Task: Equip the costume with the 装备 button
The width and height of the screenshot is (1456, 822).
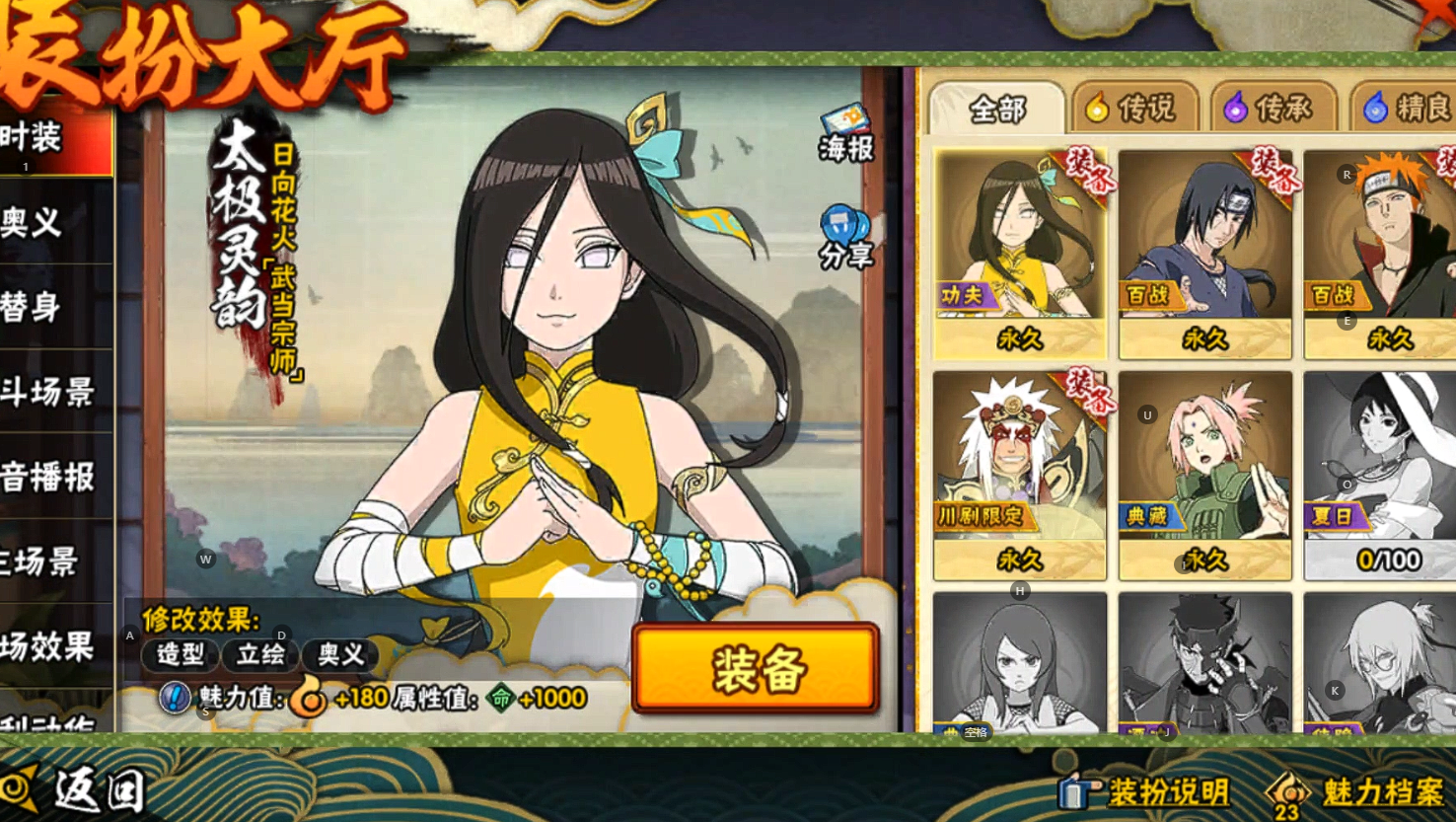Action: click(x=756, y=669)
